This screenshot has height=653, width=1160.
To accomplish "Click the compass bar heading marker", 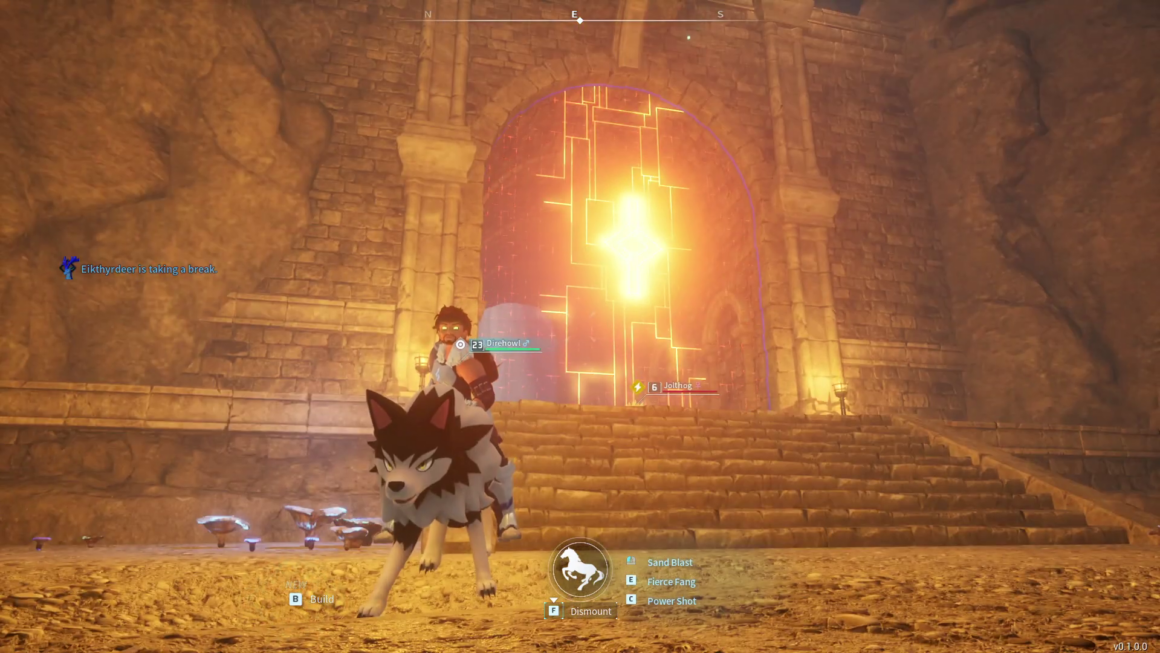I will (579, 20).
